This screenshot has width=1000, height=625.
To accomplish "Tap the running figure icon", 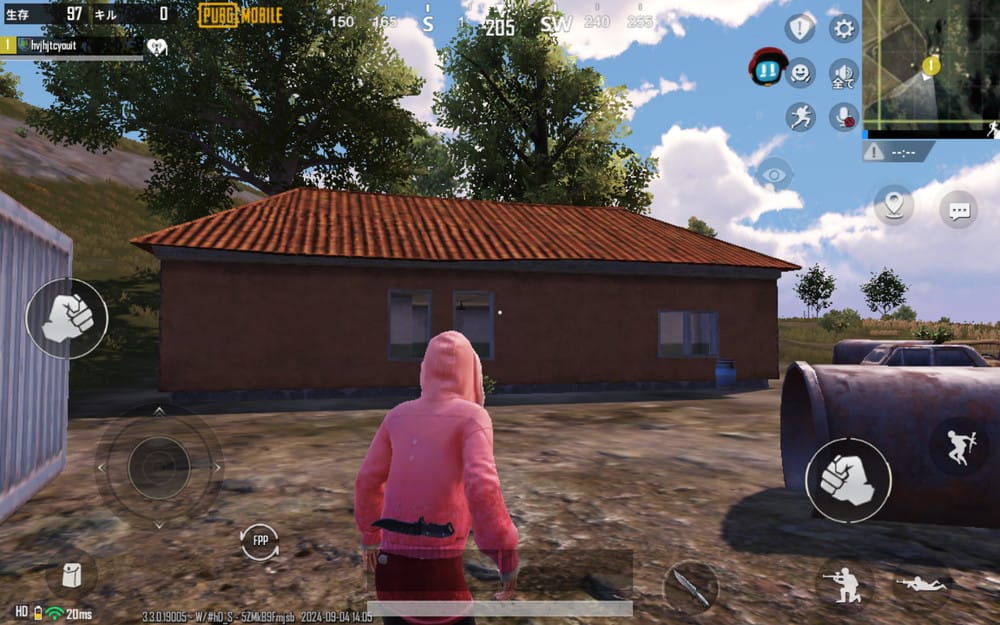I will point(800,117).
